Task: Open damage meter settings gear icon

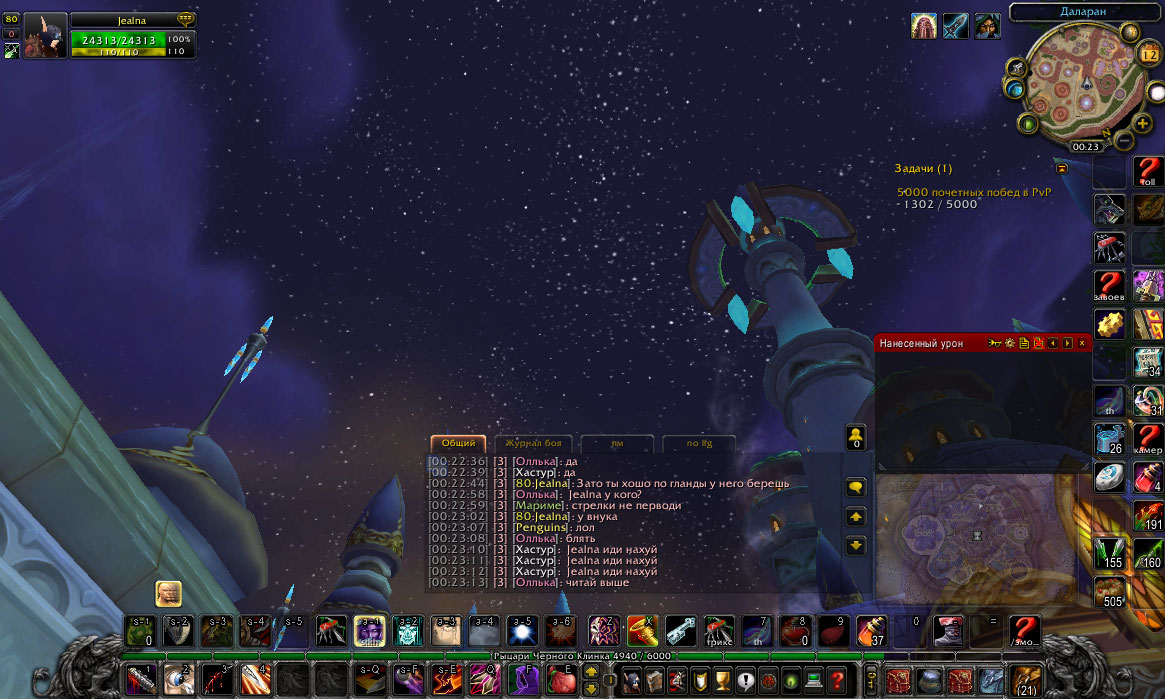Action: (x=1010, y=343)
